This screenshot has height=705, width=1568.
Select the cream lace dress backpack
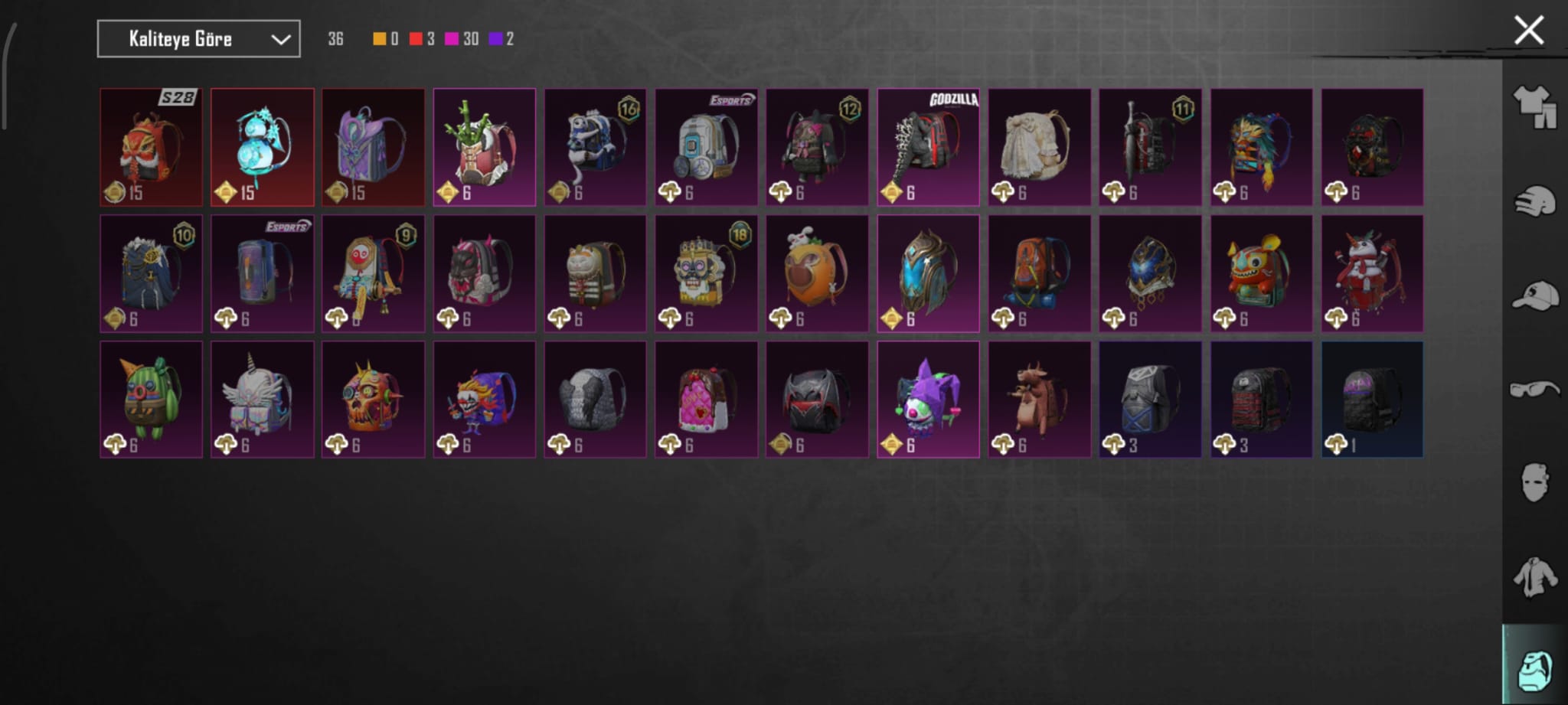pyautogui.click(x=1039, y=147)
